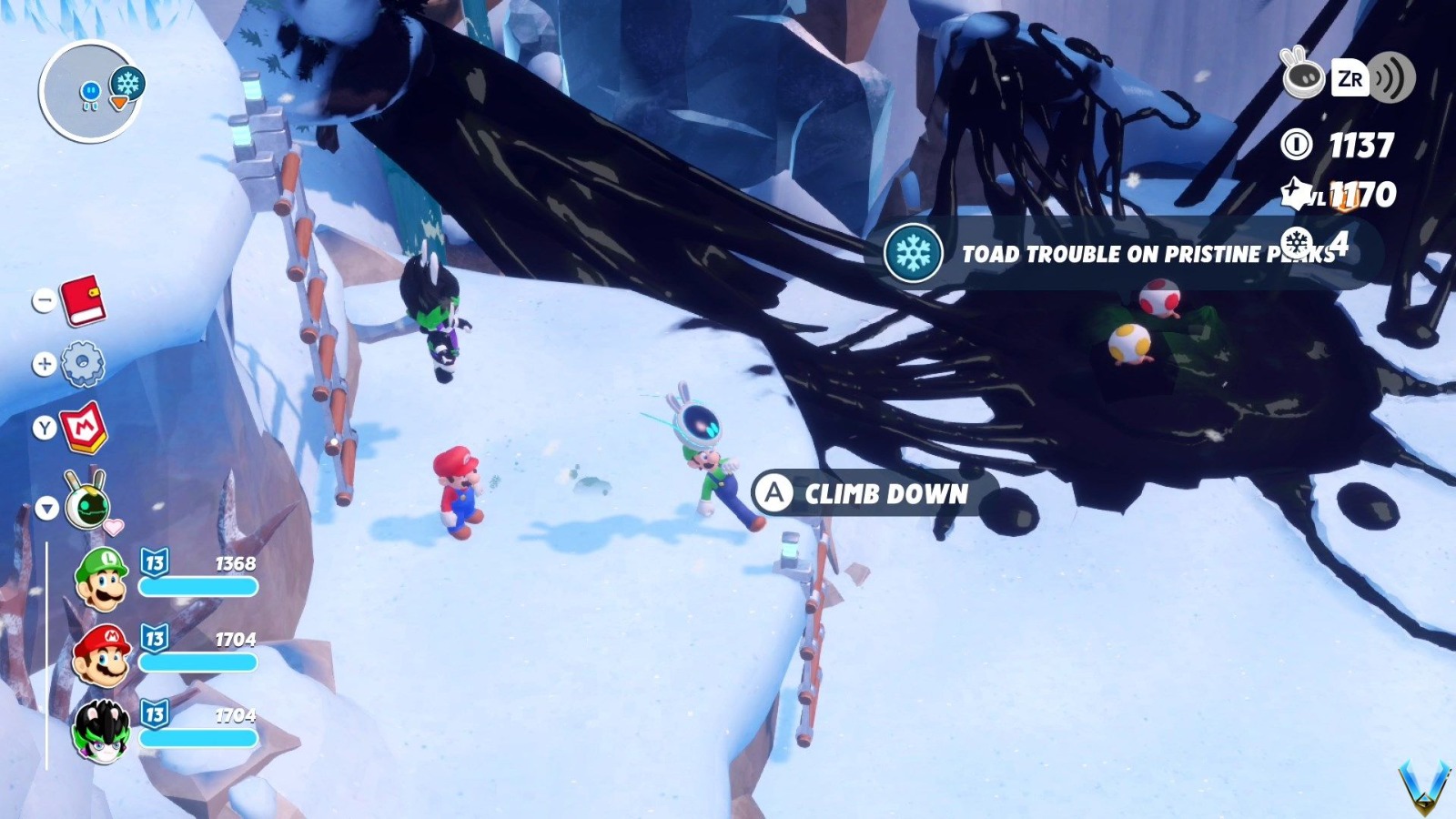Click the plus button beside the gear

coord(42,363)
